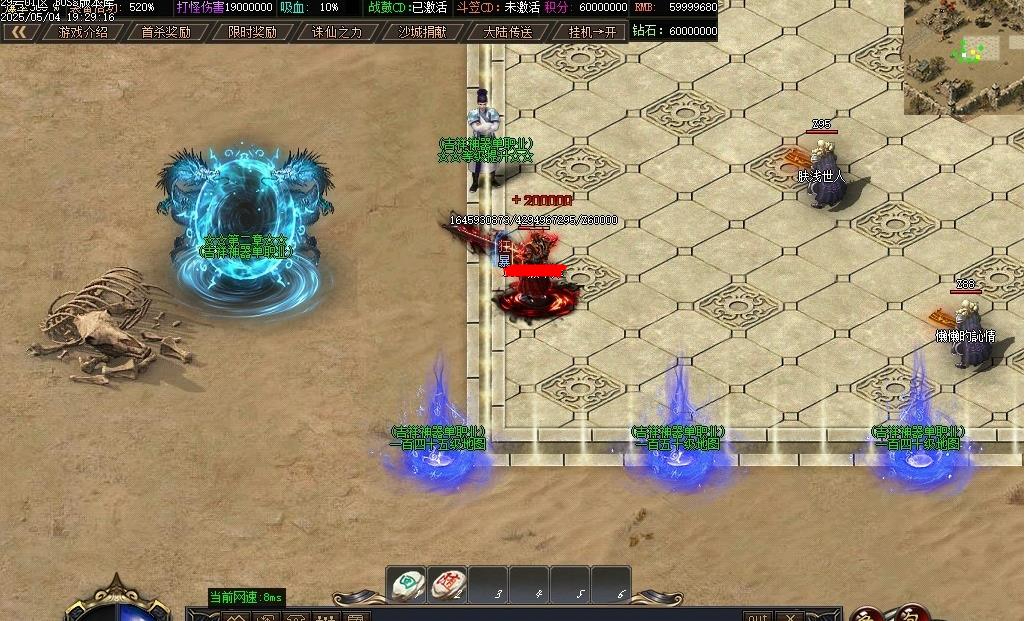Toggle the 挂机→开 auto-battle button
This screenshot has height=621, width=1030.
[x=592, y=32]
